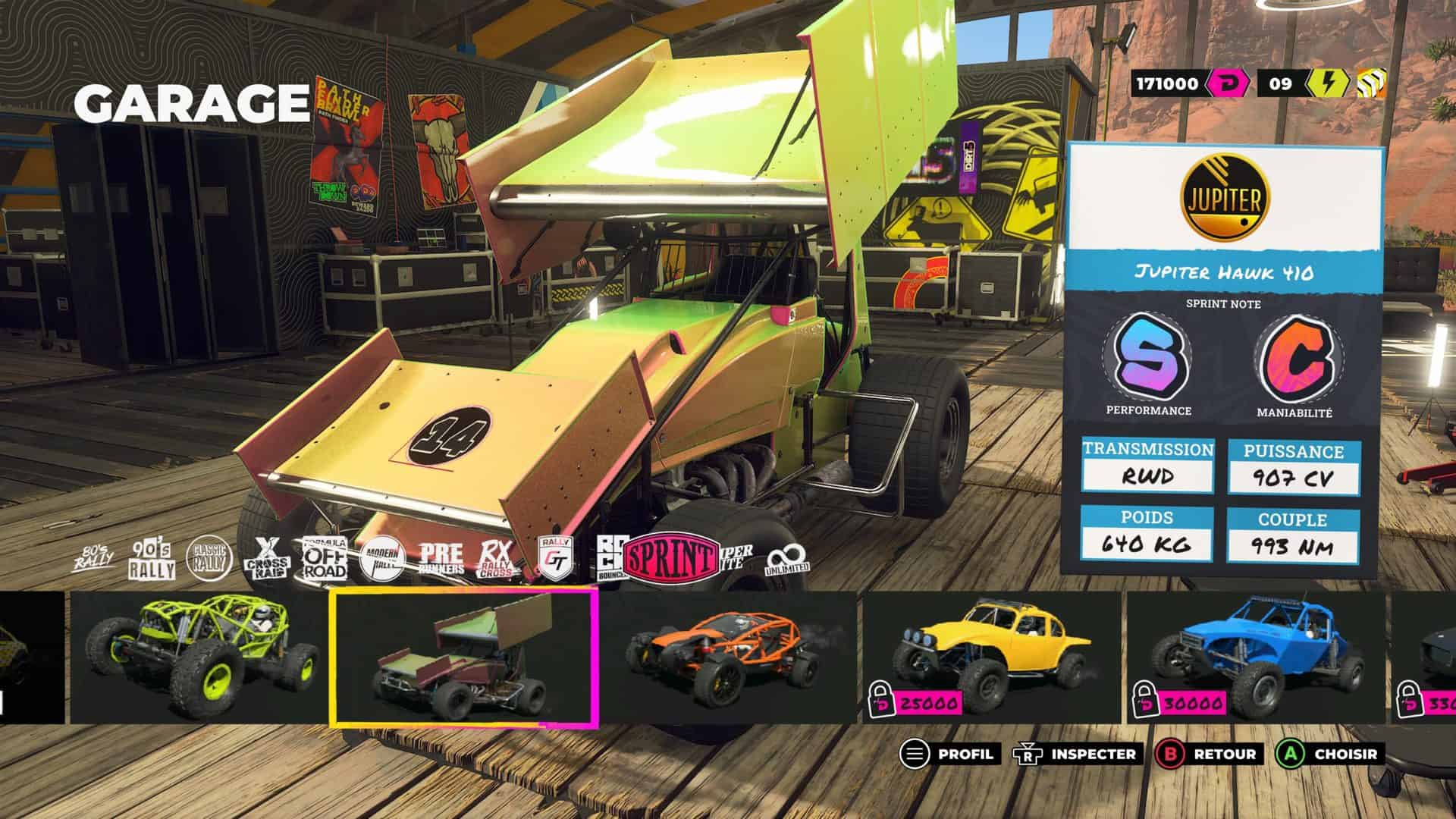The image size is (1456, 819).
Task: Switch to Formula Off Road class
Action: point(325,560)
